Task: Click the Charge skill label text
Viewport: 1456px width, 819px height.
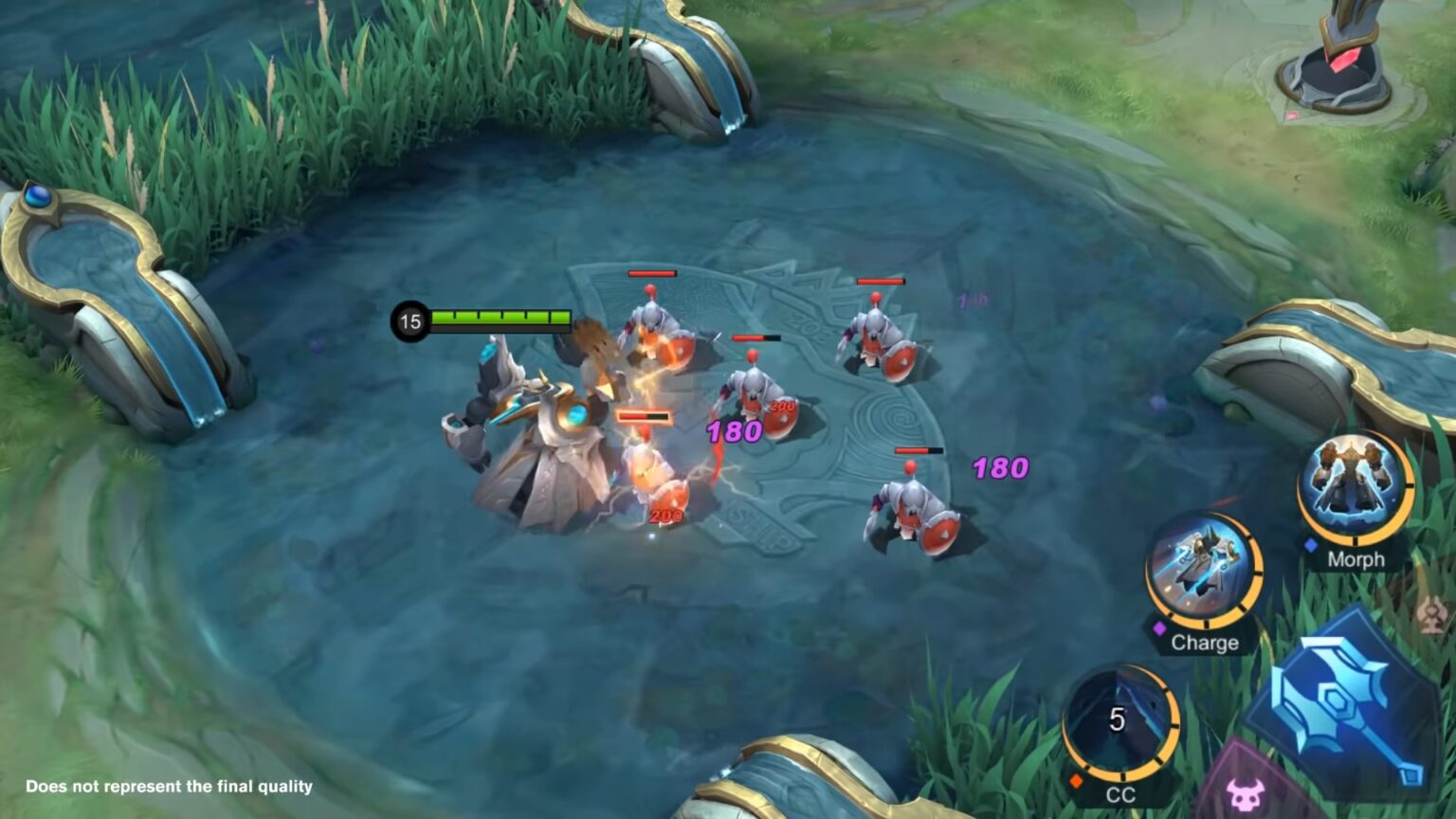Action: coord(1204,642)
